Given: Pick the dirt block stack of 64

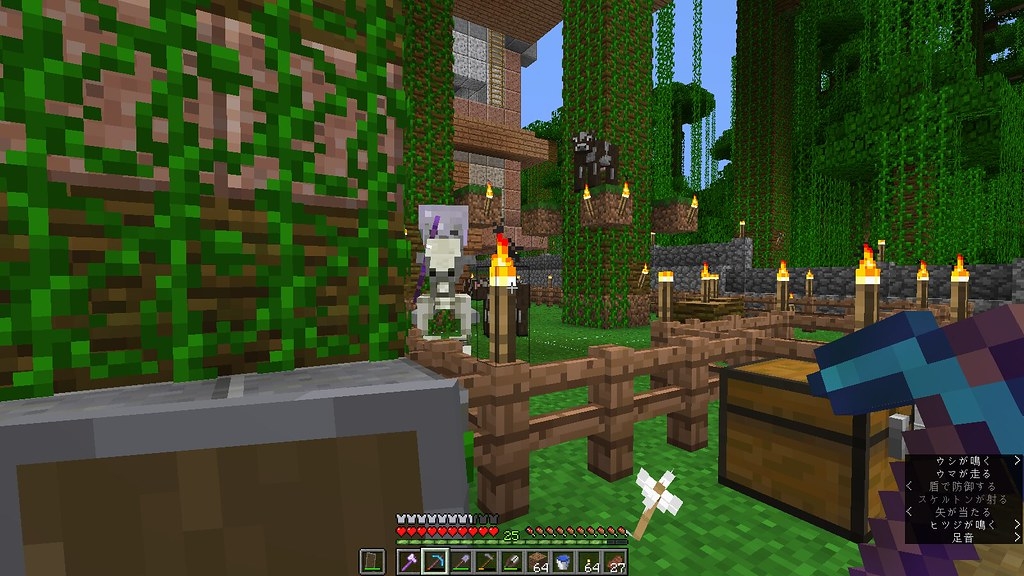Looking at the screenshot, I should (538, 561).
